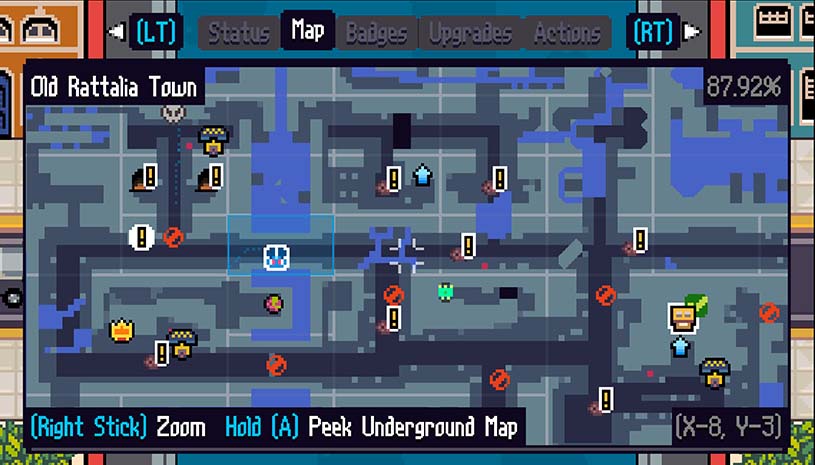Select the Map tab
The image size is (815, 465).
tap(307, 31)
